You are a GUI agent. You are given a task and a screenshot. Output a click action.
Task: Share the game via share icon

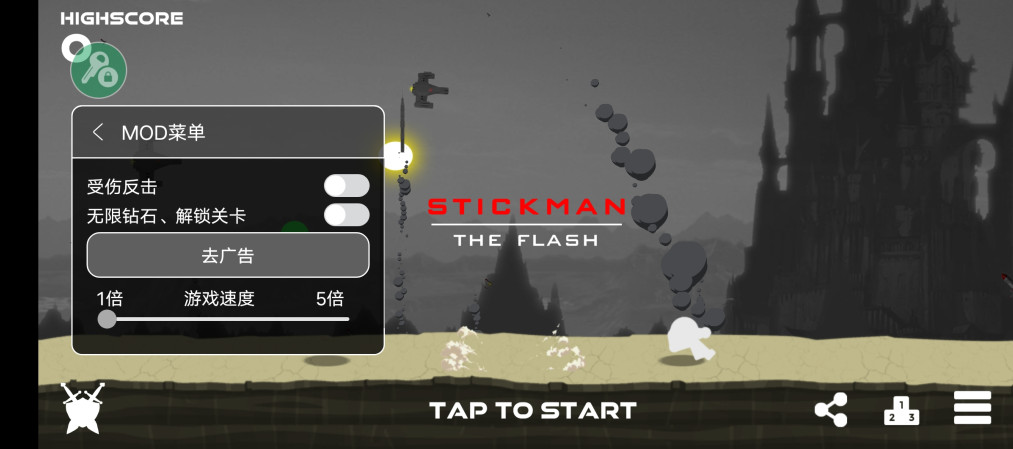point(830,410)
